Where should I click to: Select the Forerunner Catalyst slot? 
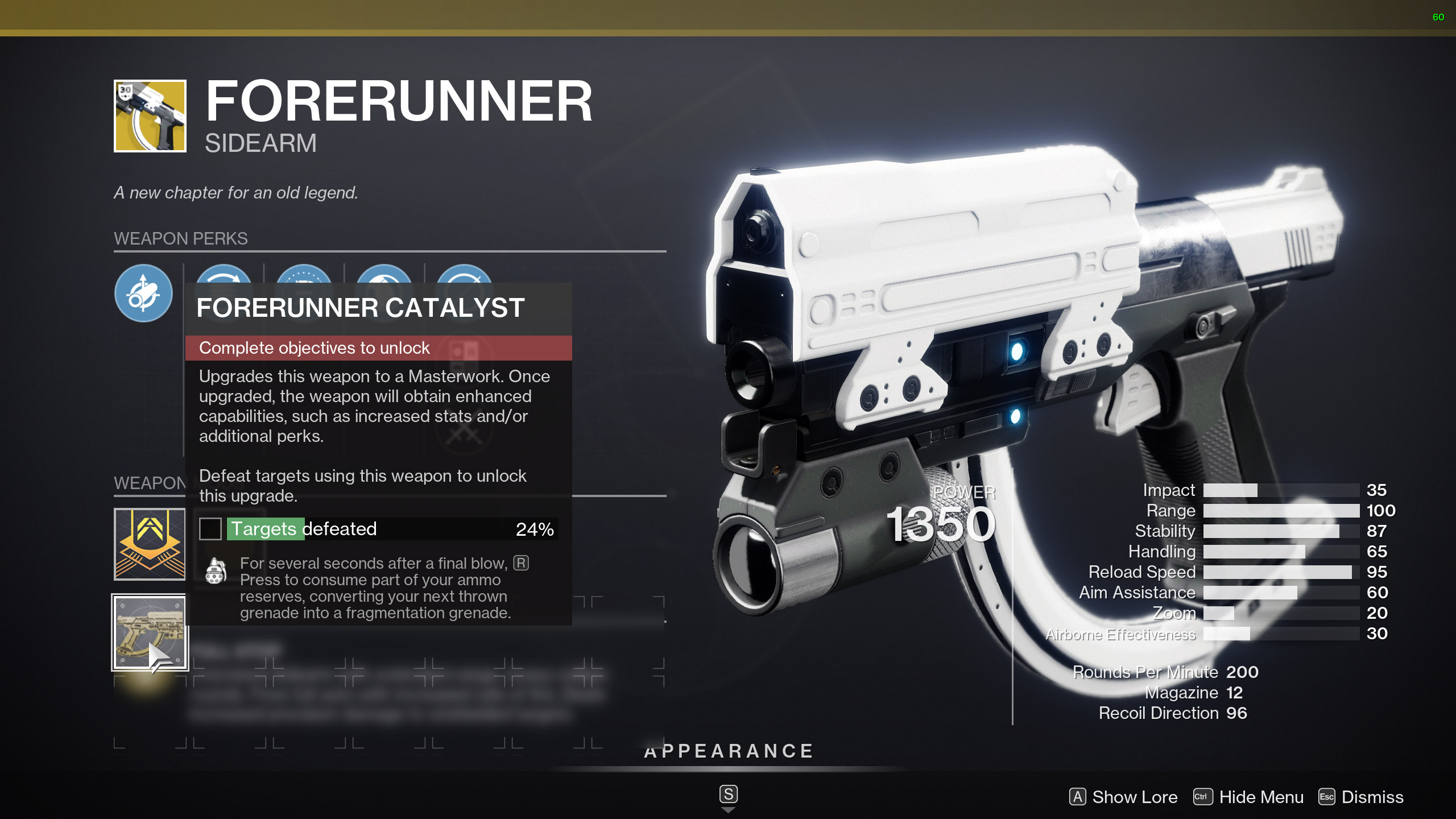tap(150, 632)
